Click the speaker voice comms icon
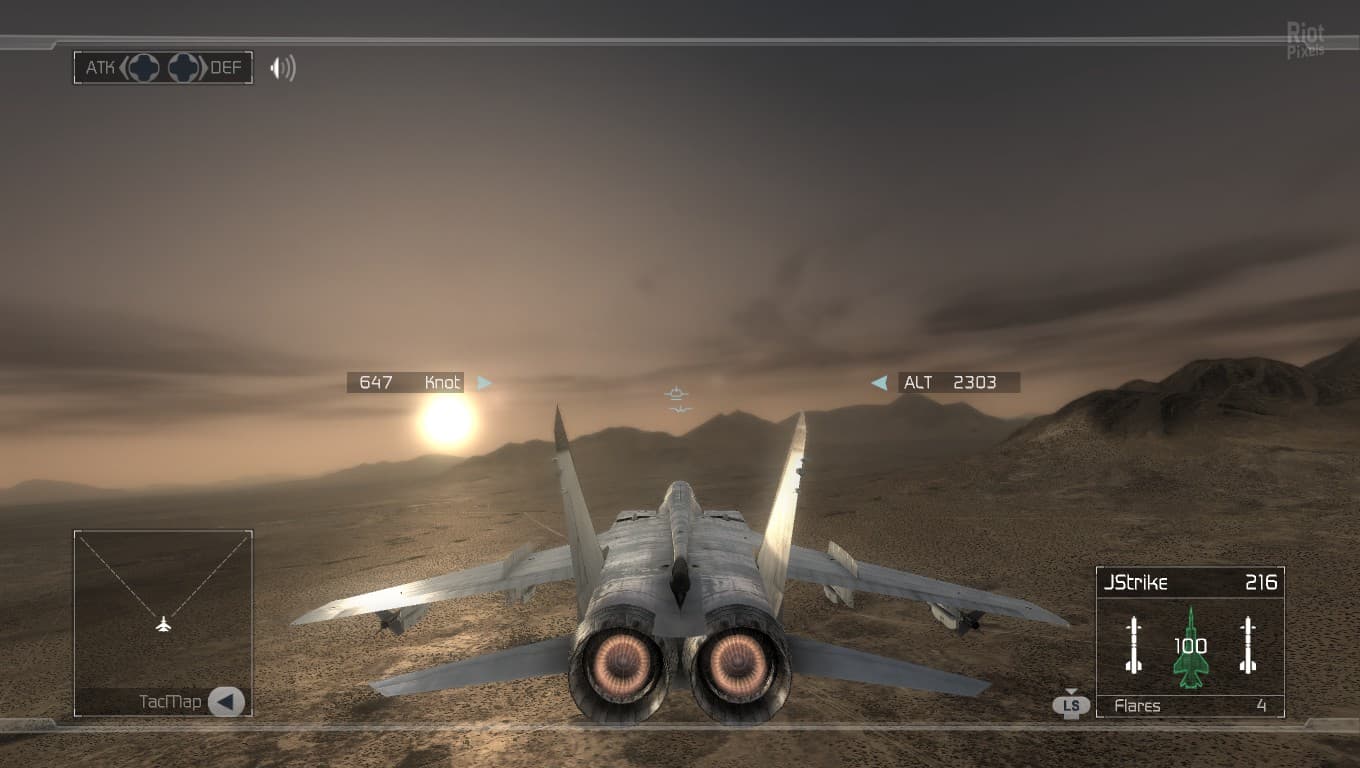The height and width of the screenshot is (768, 1360). coord(283,68)
